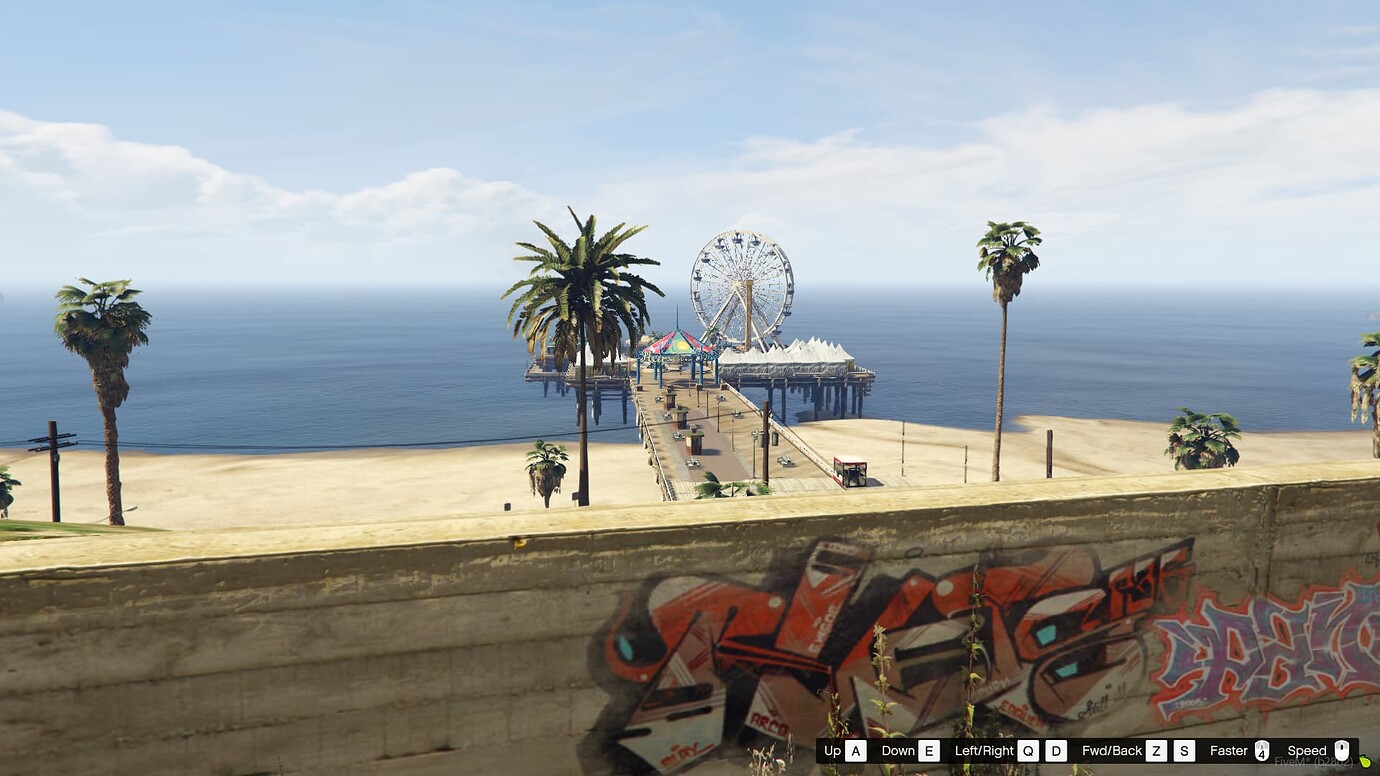The width and height of the screenshot is (1380, 776).
Task: Click the number 4 on scroll wheel icon
Action: 1262,755
